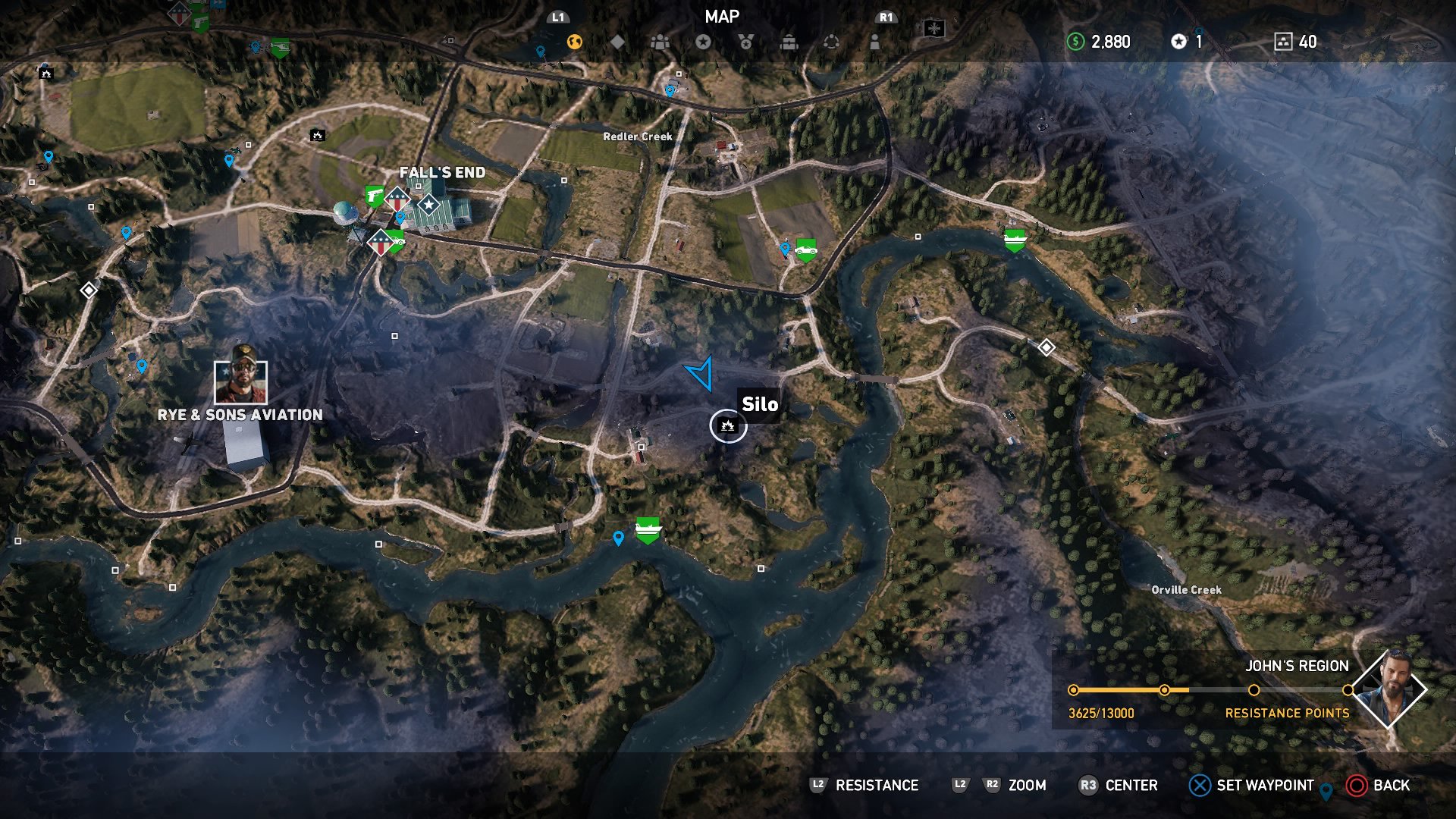Select the Silo map marker
The width and height of the screenshot is (1456, 819).
pyautogui.click(x=728, y=425)
